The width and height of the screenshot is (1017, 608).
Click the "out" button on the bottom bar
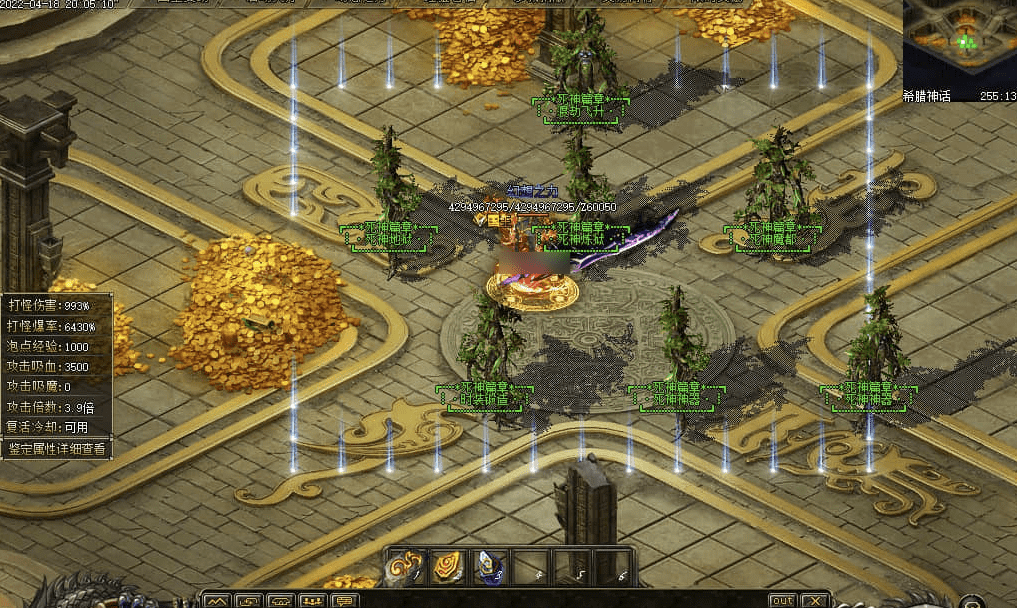(782, 600)
